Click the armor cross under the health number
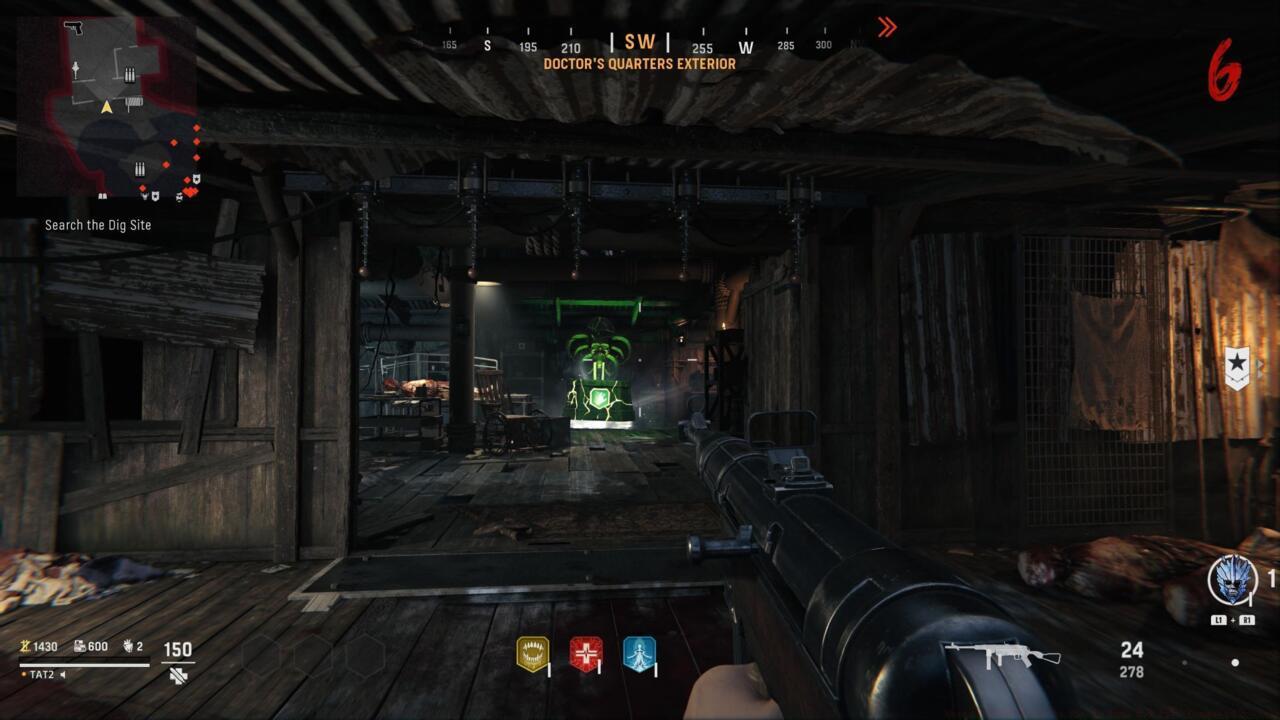This screenshot has width=1280, height=720. tap(176, 676)
